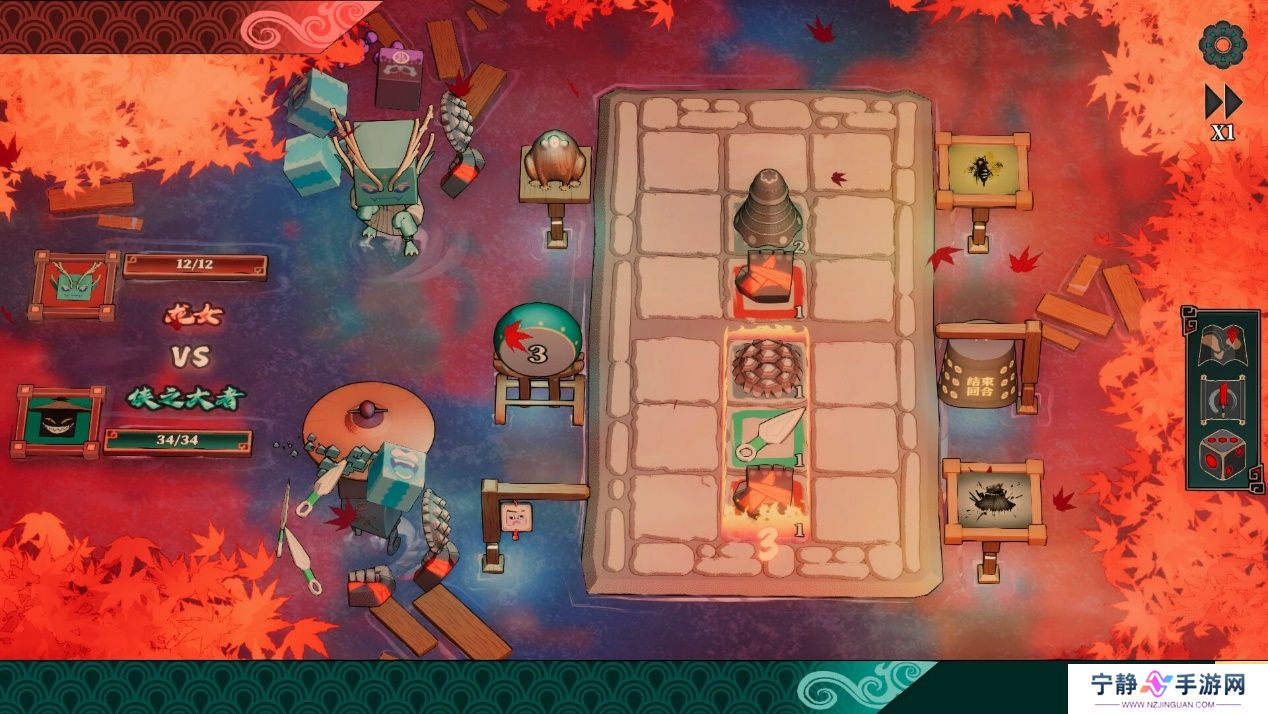Select the small pink face signpost
The image size is (1268, 714).
(x=516, y=516)
